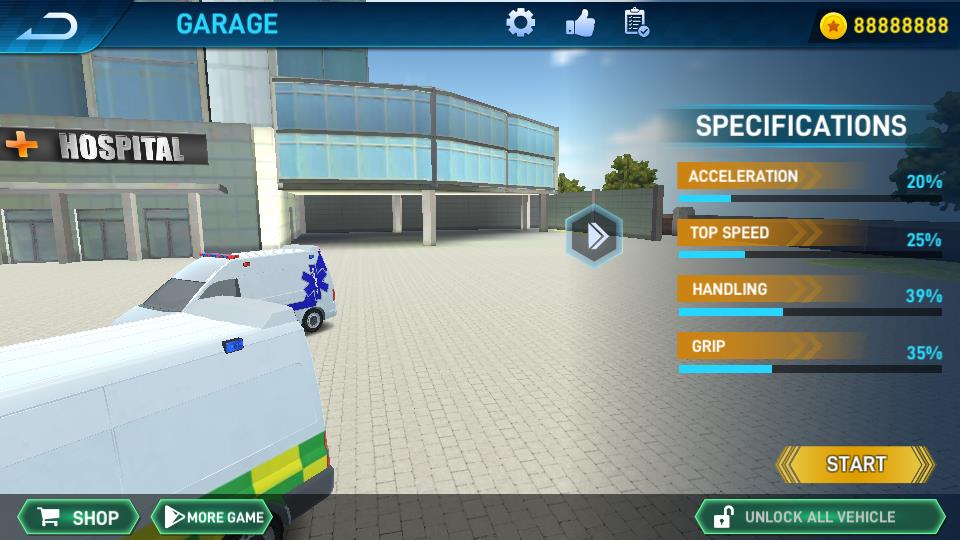Show the next vehicle with the arrow
This screenshot has height=540, width=960.
pyautogui.click(x=595, y=236)
